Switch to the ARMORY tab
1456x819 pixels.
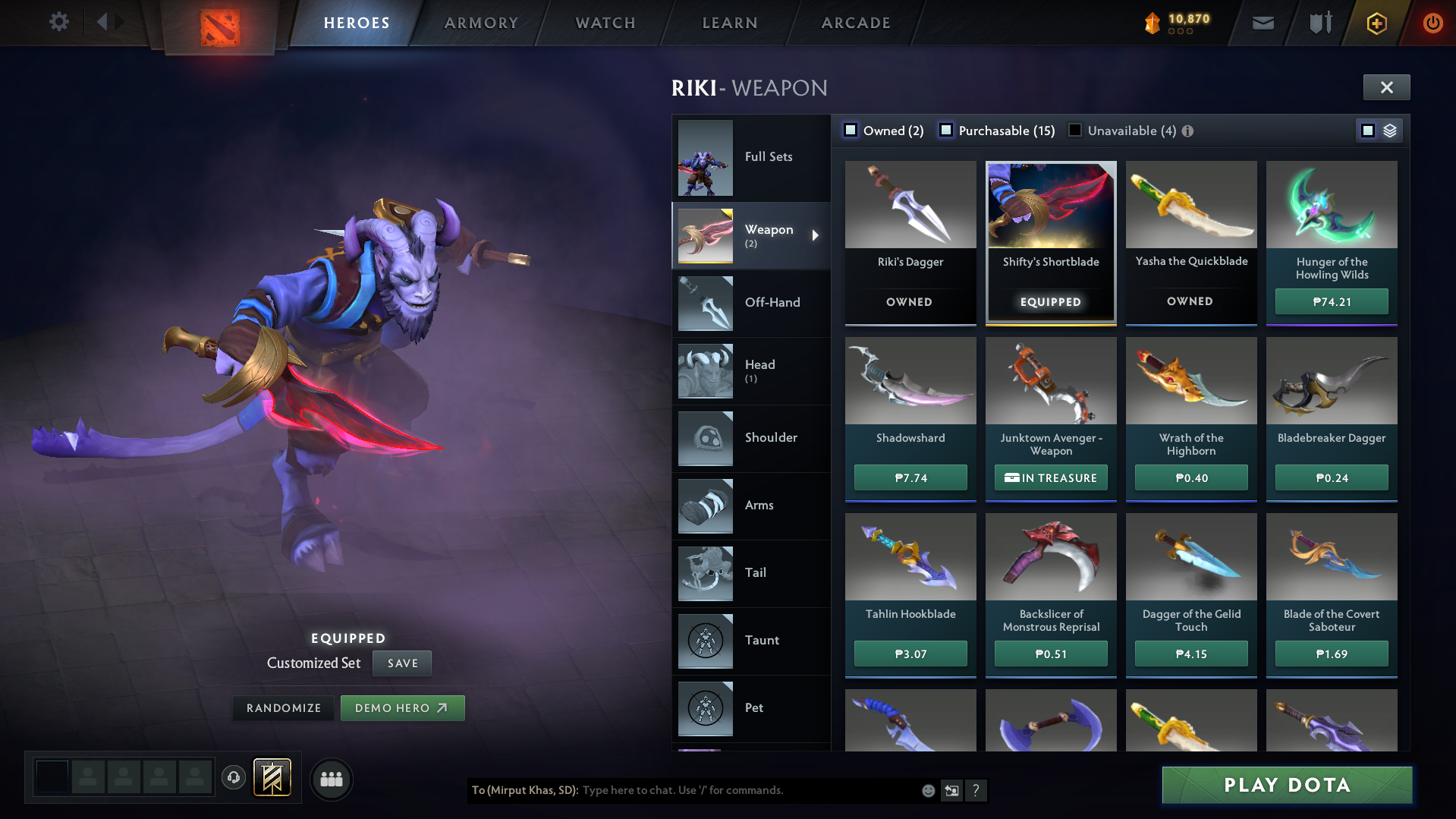coord(481,23)
